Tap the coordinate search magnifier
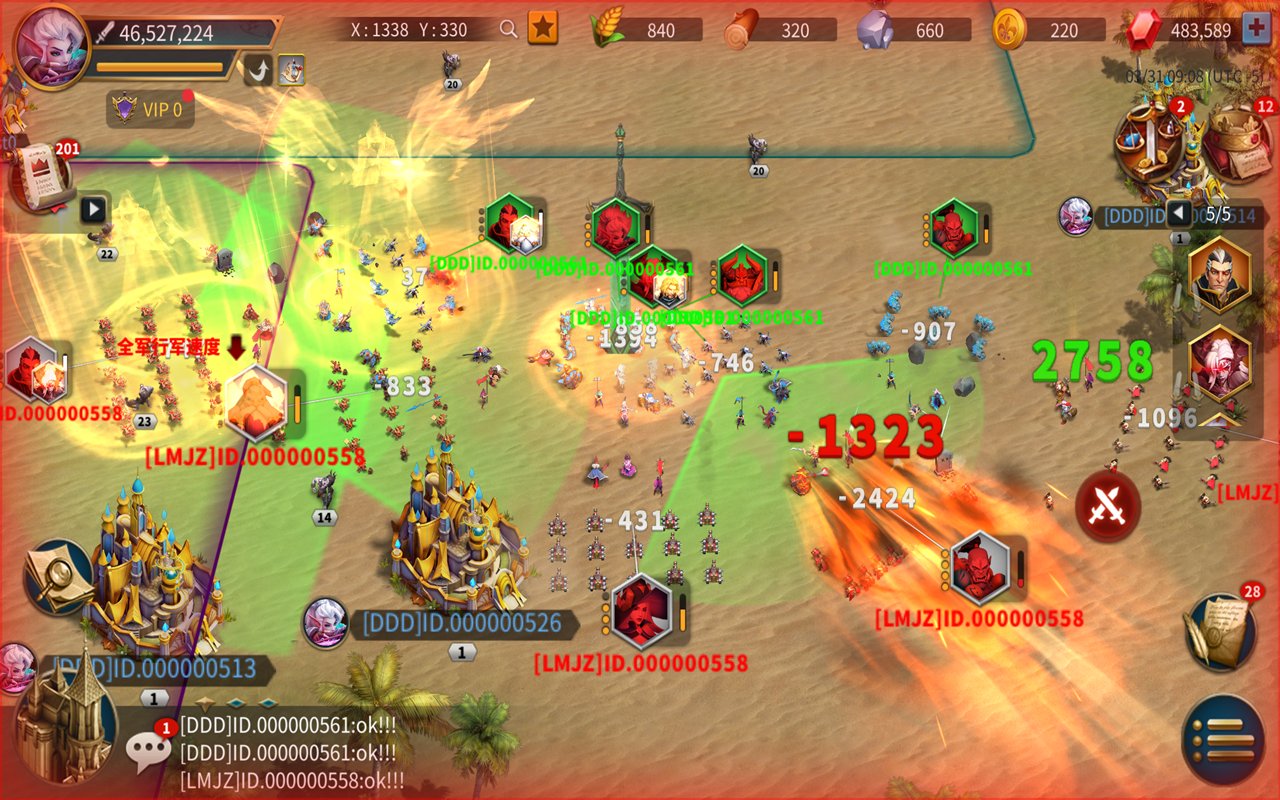The image size is (1280, 800). [x=509, y=29]
